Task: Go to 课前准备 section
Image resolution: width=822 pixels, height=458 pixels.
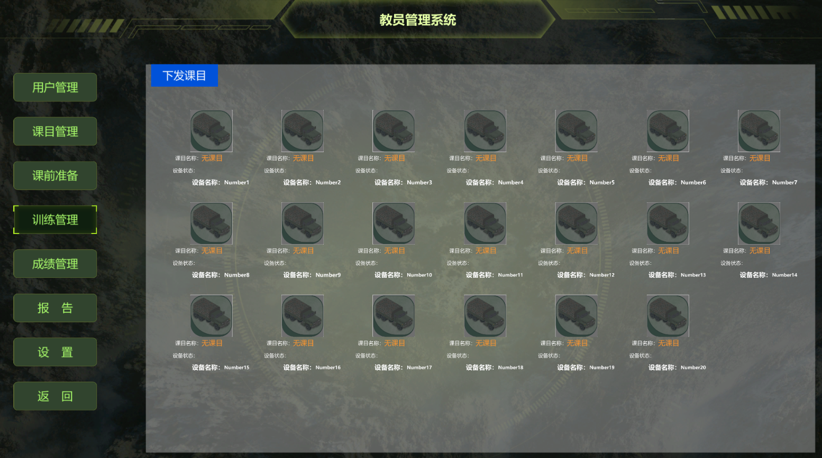Action: (x=55, y=175)
